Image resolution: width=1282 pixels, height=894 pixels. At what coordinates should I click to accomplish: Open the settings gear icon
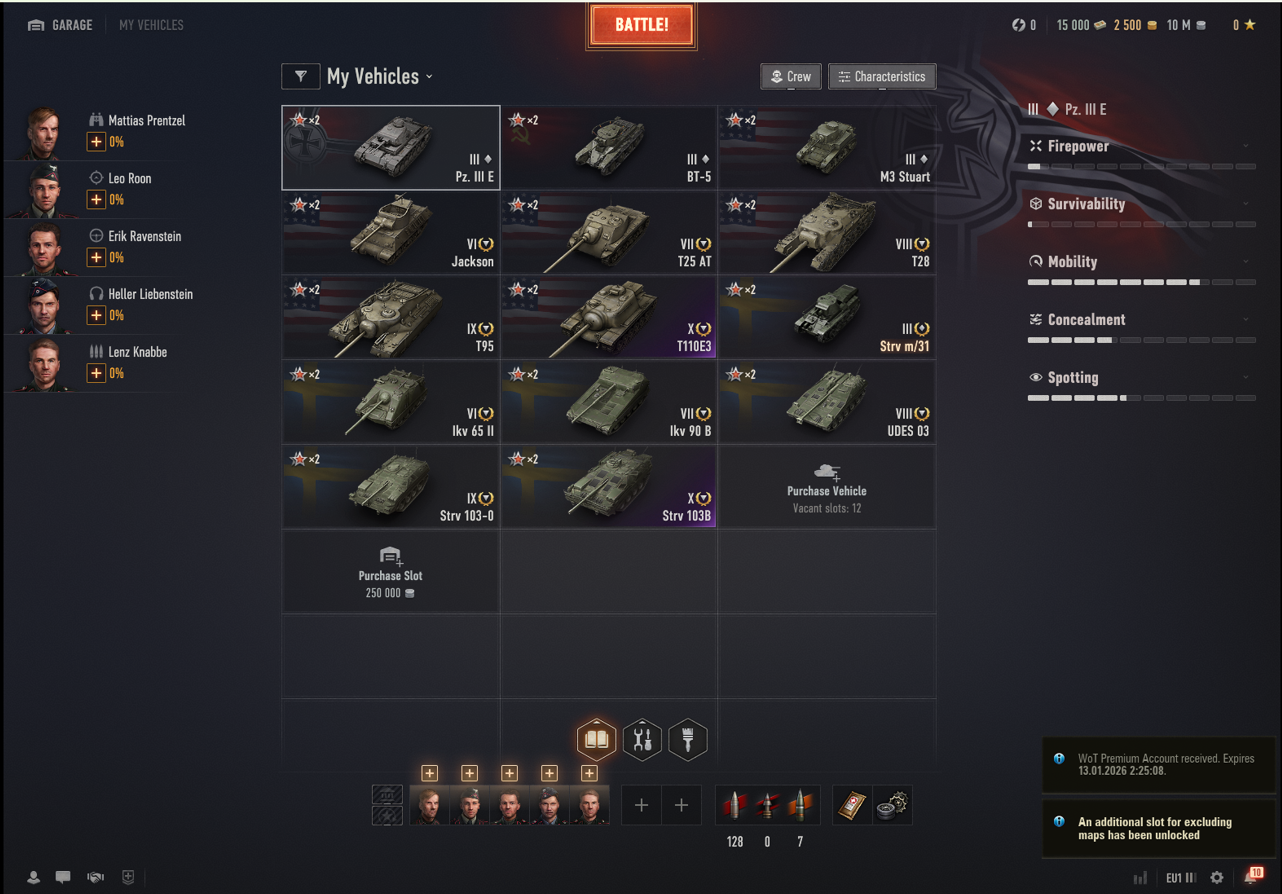click(x=1216, y=877)
